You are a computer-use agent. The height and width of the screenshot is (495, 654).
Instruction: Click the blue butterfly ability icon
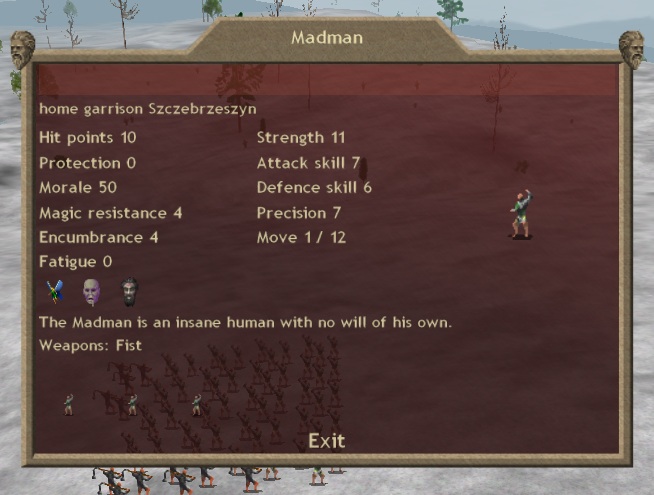(55, 291)
